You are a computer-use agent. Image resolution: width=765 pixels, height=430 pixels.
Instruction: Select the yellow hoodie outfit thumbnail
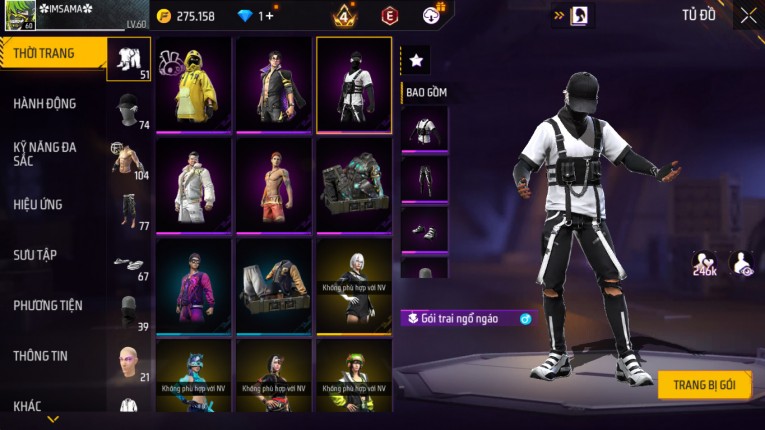coord(193,85)
